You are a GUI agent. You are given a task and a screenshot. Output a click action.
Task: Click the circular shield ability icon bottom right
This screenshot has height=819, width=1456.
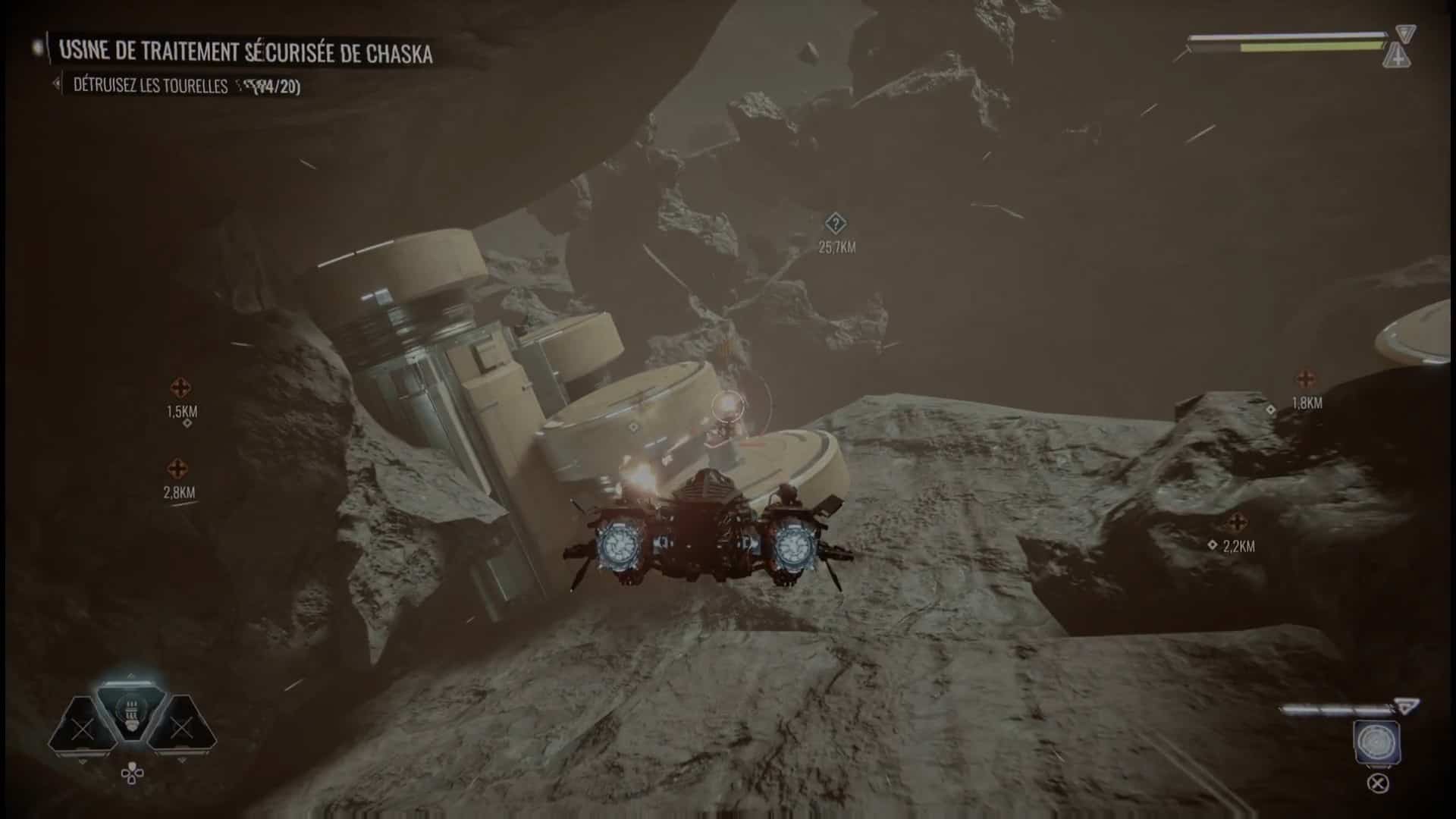1376,742
